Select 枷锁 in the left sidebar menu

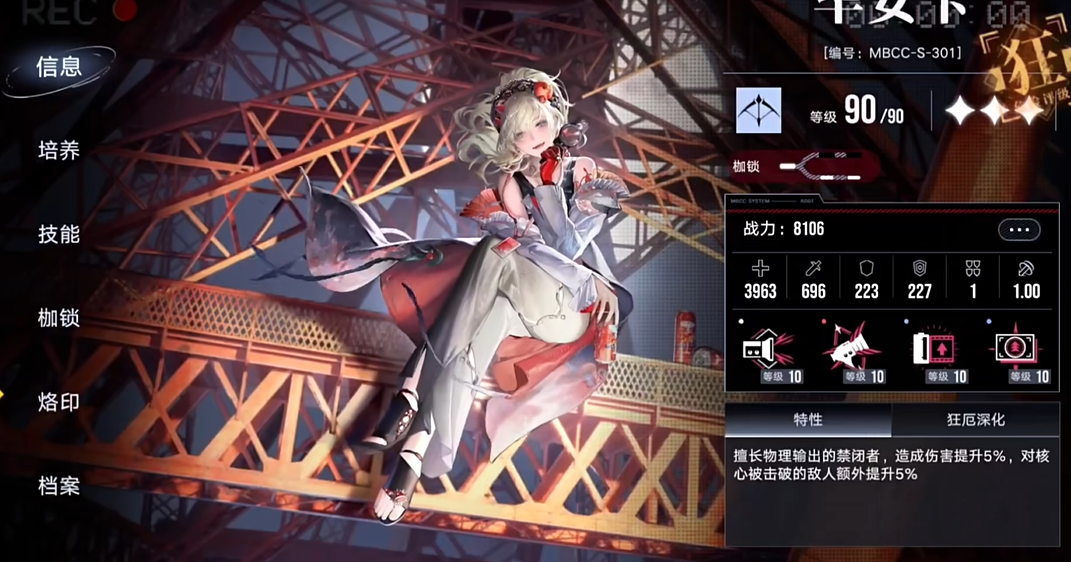point(59,319)
